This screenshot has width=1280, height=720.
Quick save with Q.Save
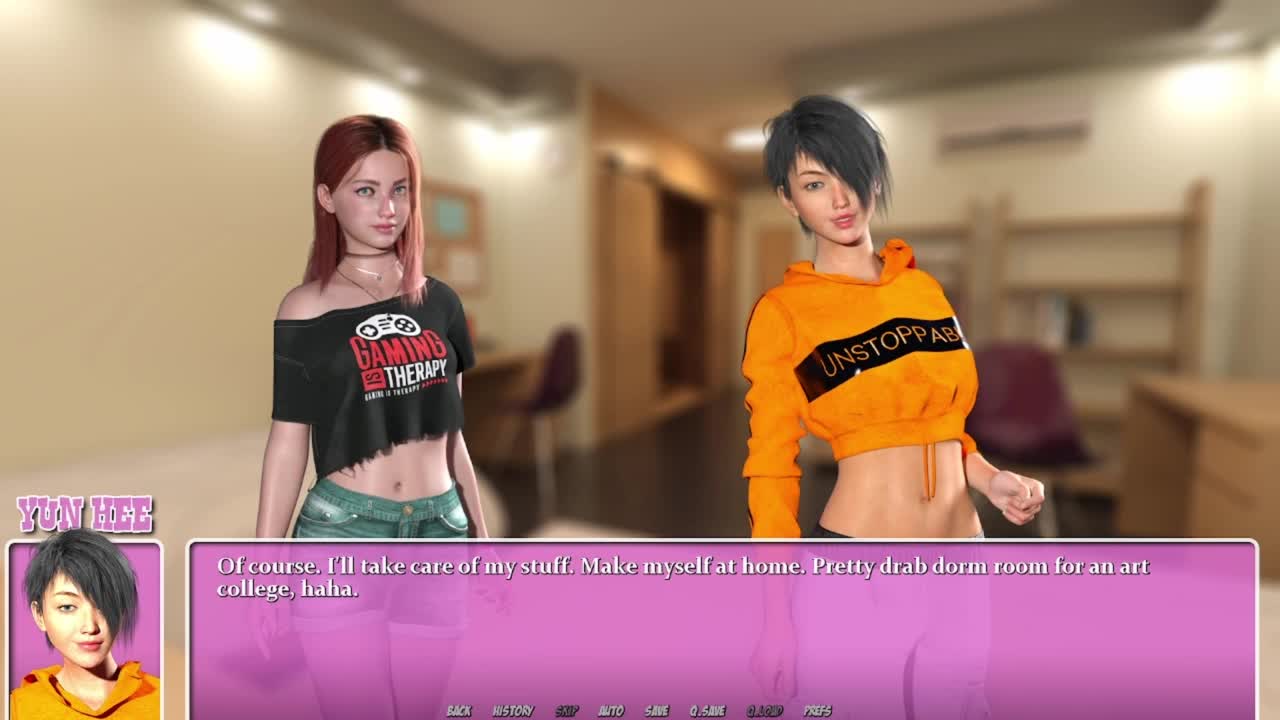tap(707, 711)
